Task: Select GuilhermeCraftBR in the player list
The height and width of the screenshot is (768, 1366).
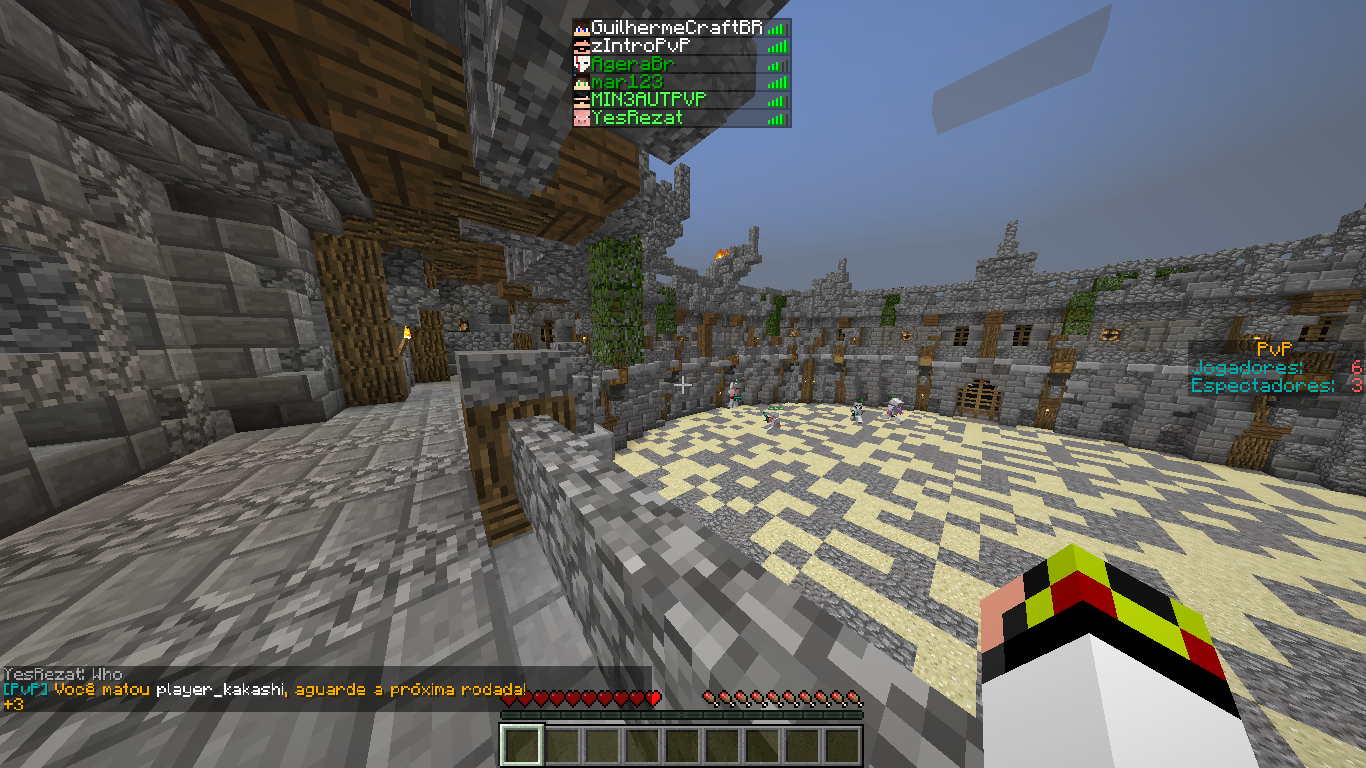Action: (676, 28)
